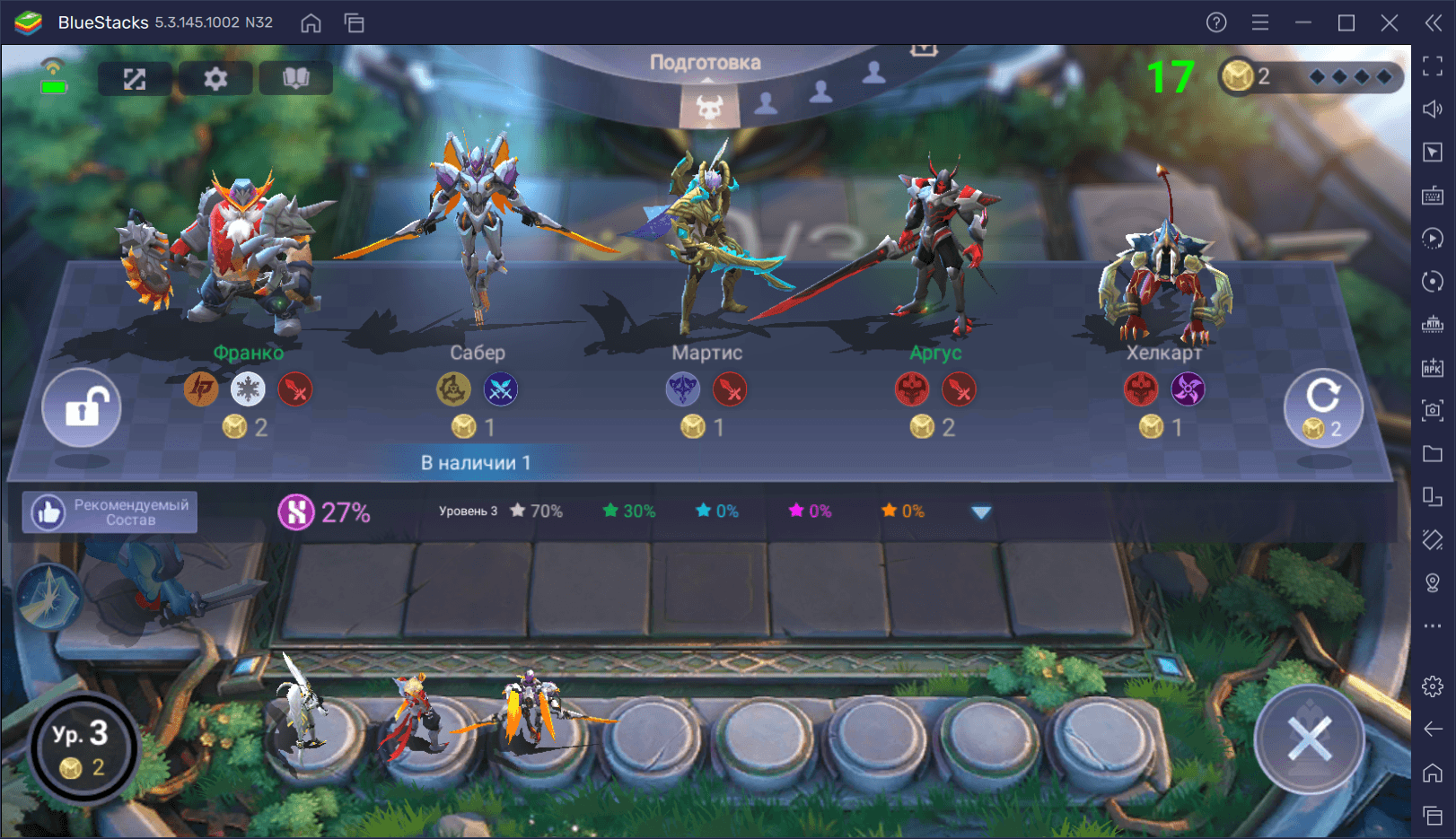The width and height of the screenshot is (1456, 839).
Task: Click the expand view icon button
Action: (135, 79)
